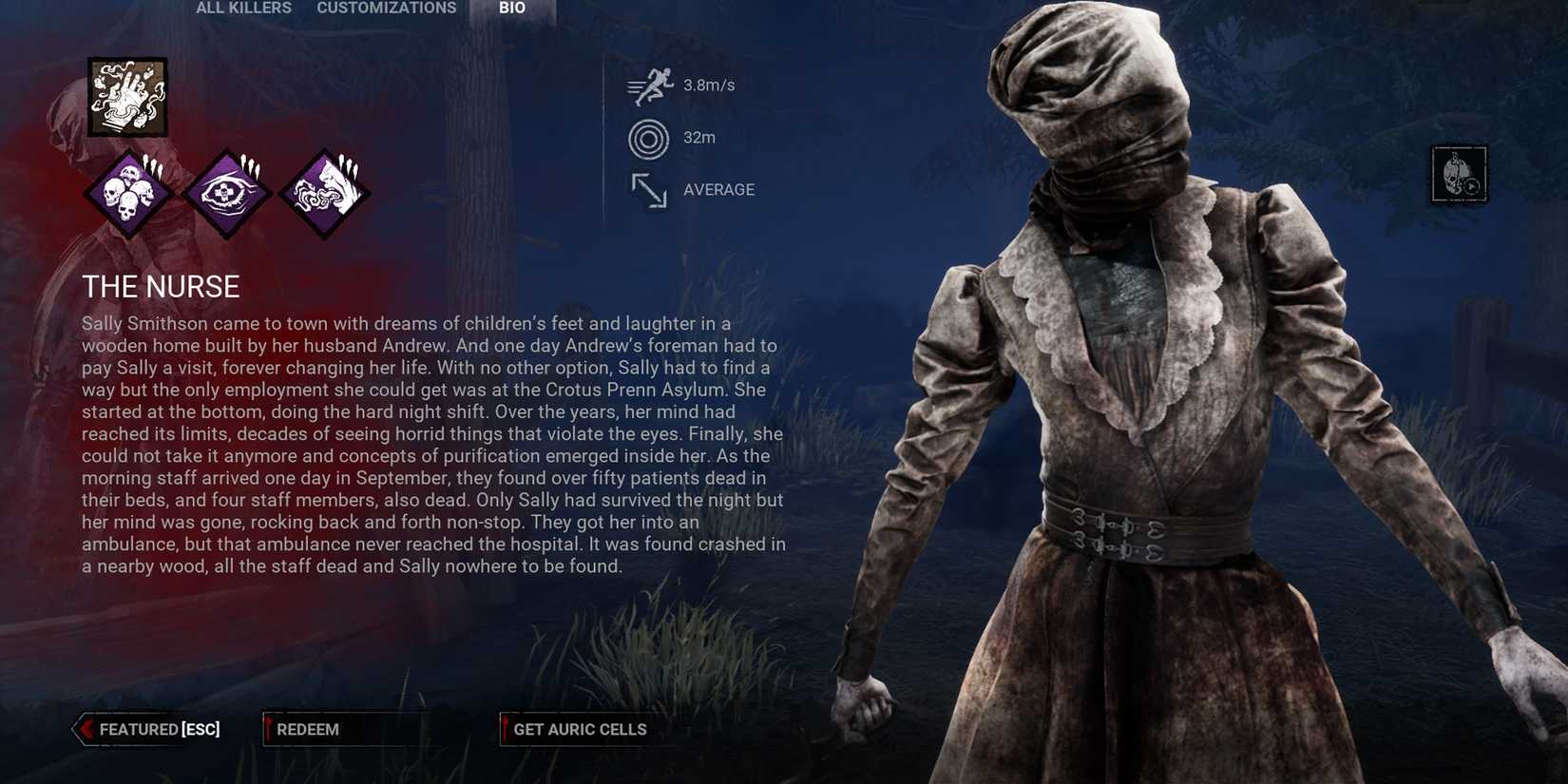Open GET AURIC CELLS purchase screen
Screen dimensions: 1568x784
pos(580,729)
